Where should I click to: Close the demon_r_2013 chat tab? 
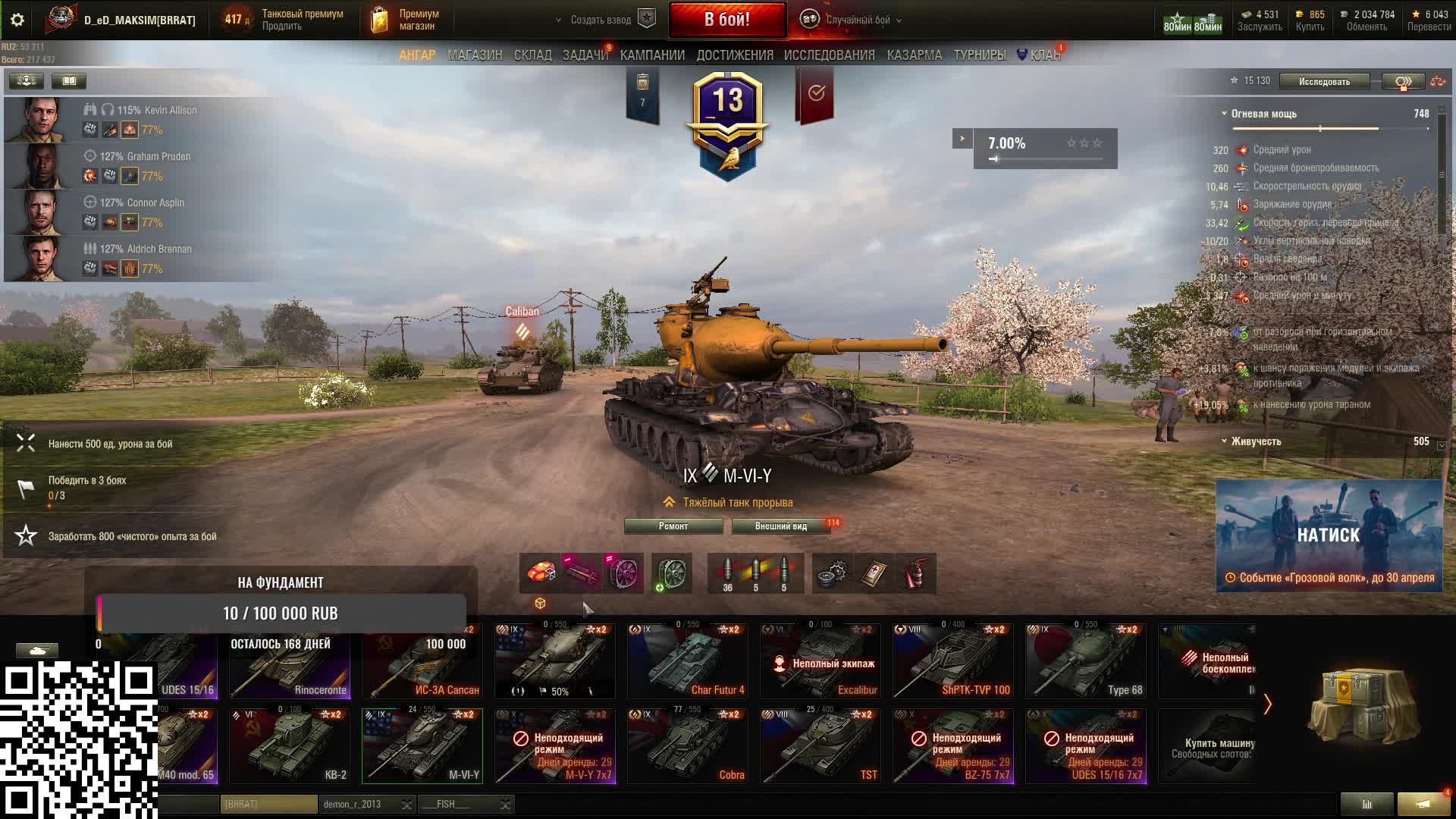point(407,805)
